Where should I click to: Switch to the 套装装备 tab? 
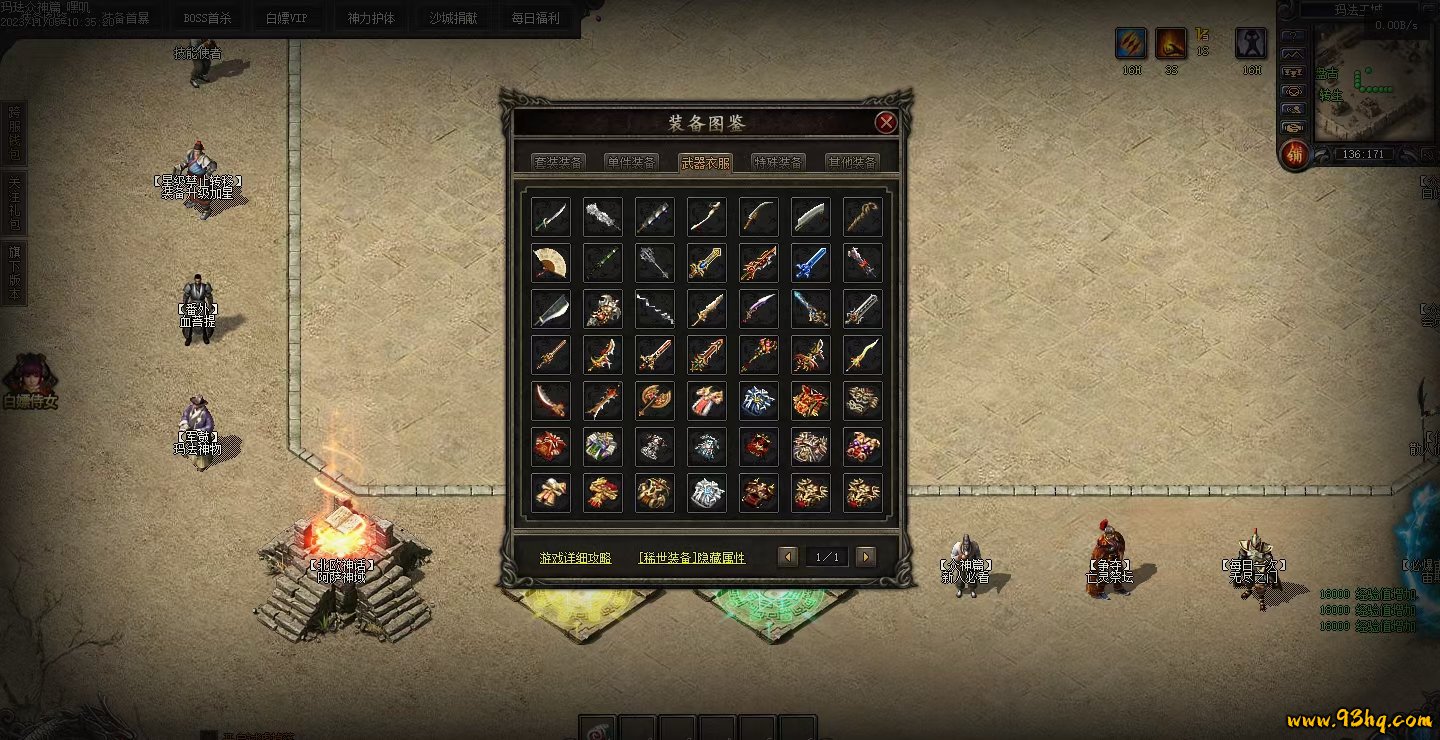pyautogui.click(x=558, y=162)
